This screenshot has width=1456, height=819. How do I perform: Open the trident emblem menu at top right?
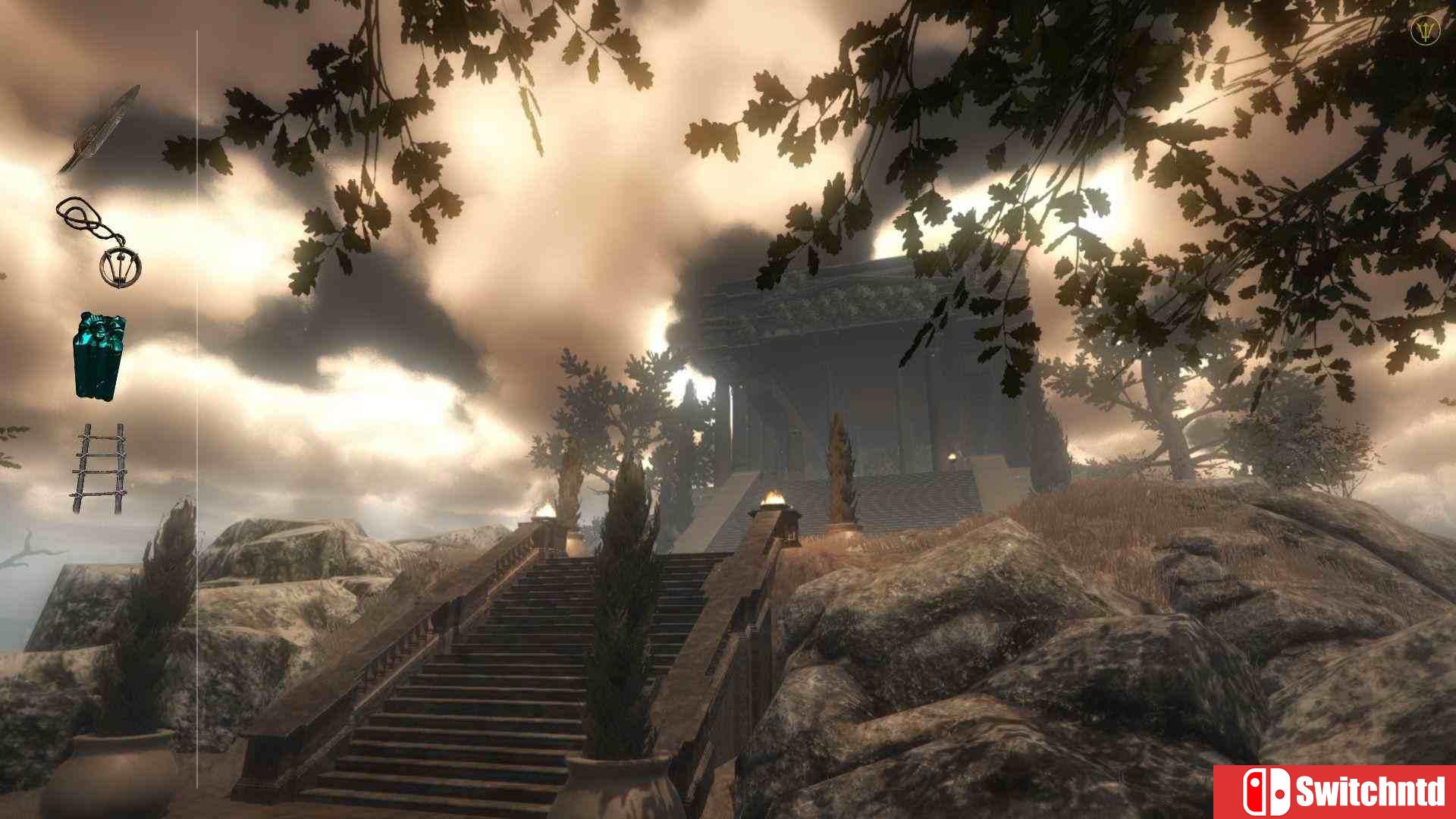(1424, 32)
